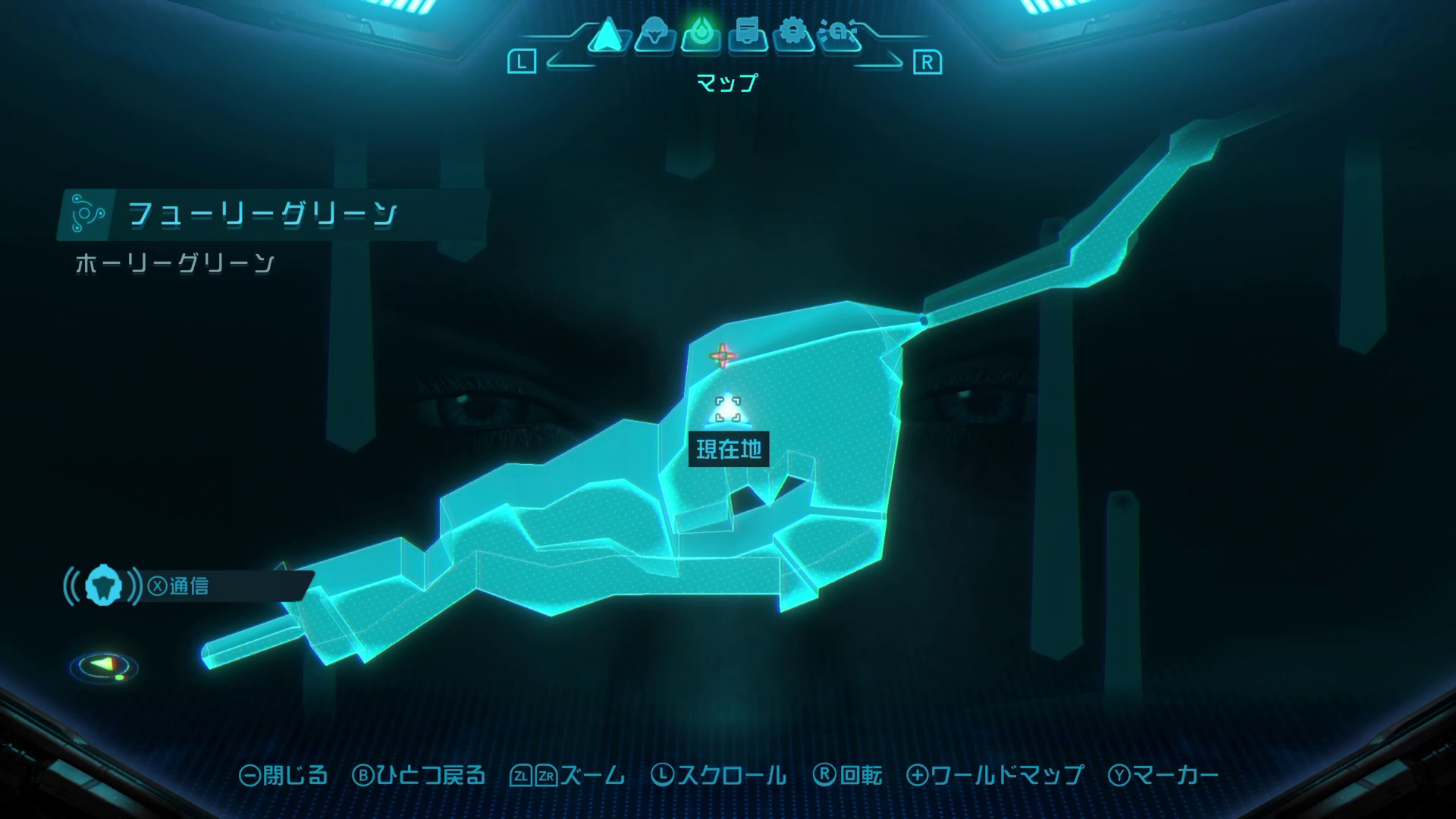Select the 回転 rotate option

click(848, 775)
